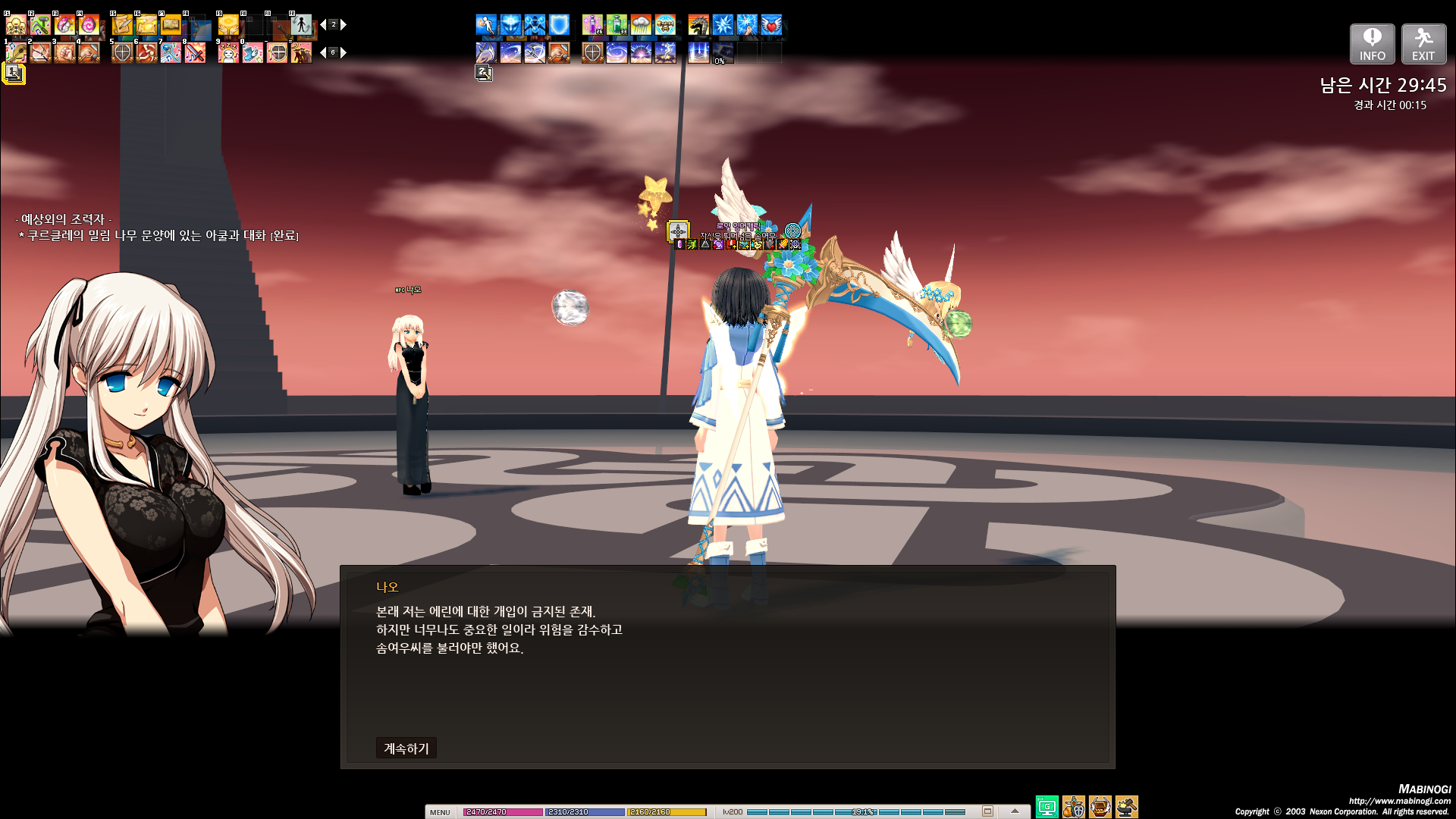Activate the winged red heart skill

[771, 25]
